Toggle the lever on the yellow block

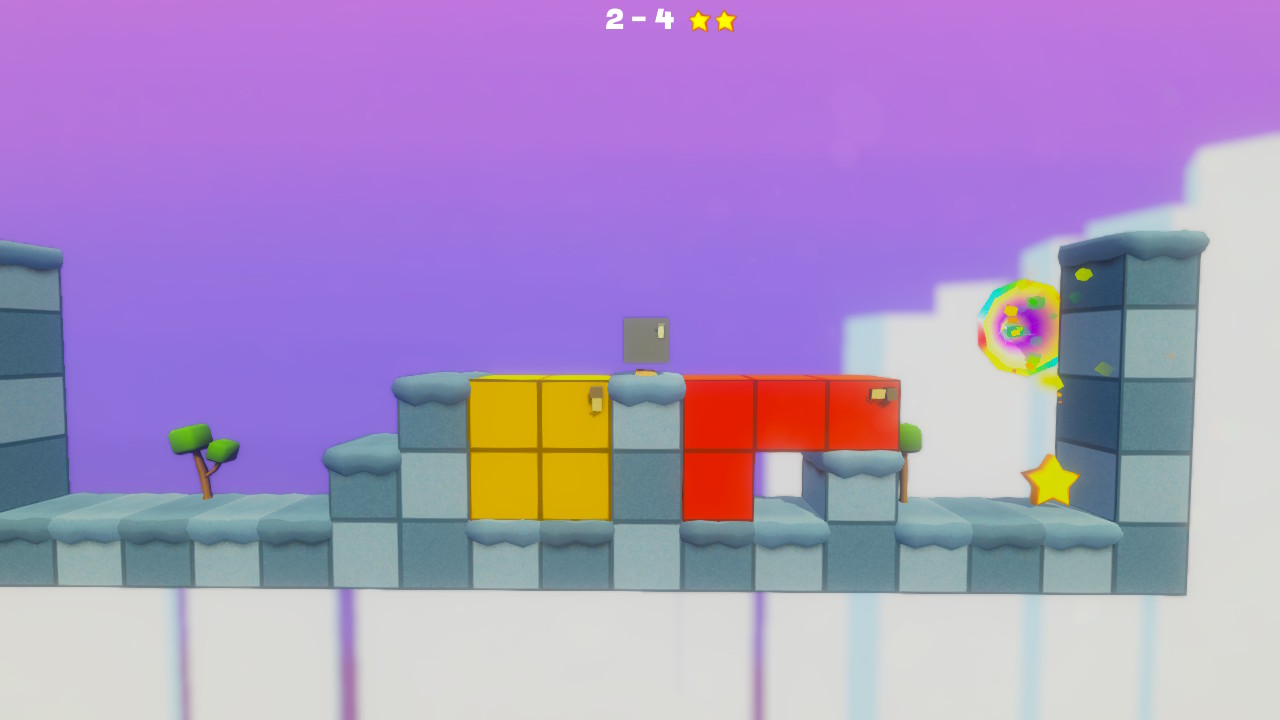[594, 400]
